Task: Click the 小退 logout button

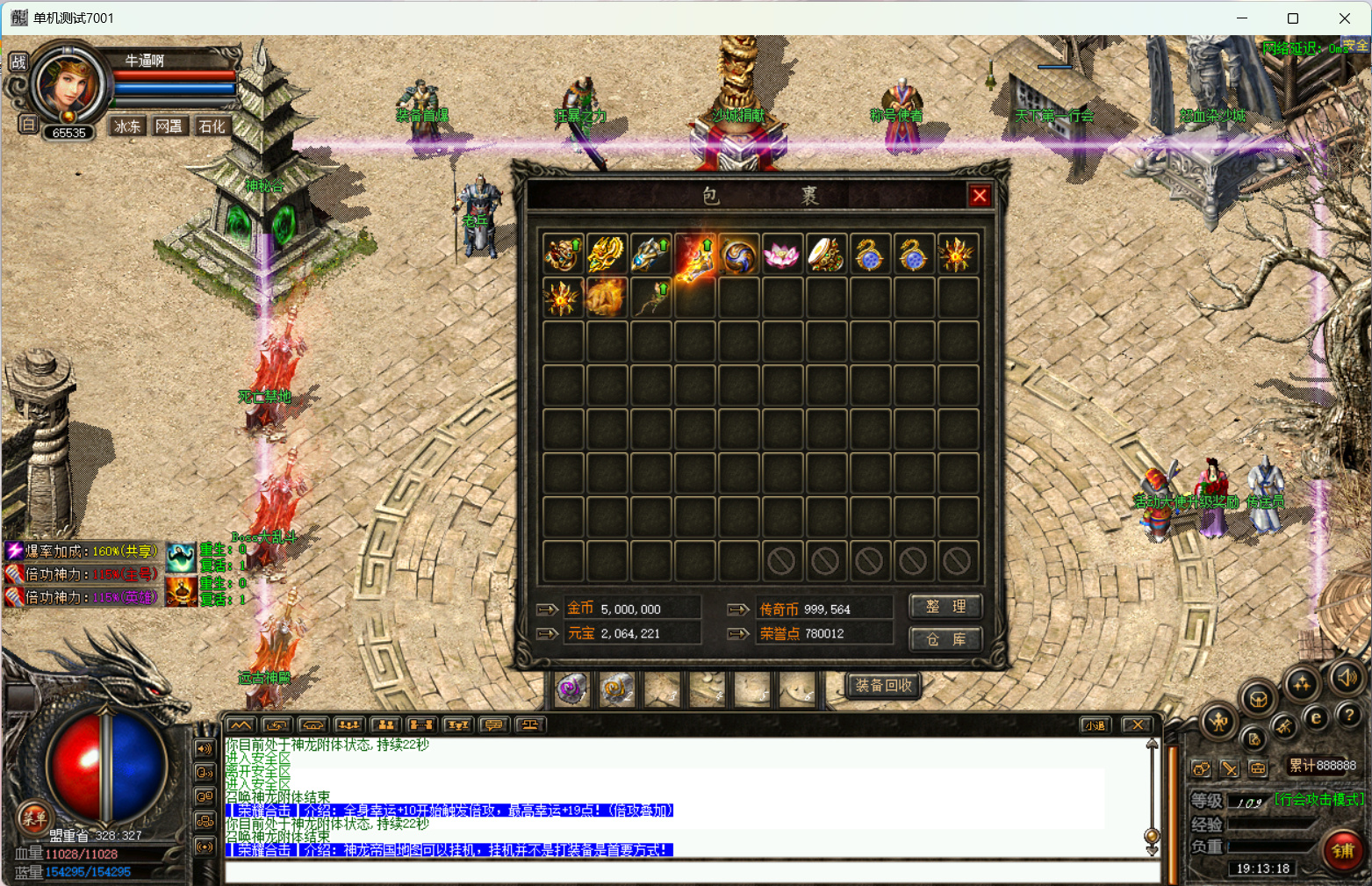Action: click(1095, 725)
